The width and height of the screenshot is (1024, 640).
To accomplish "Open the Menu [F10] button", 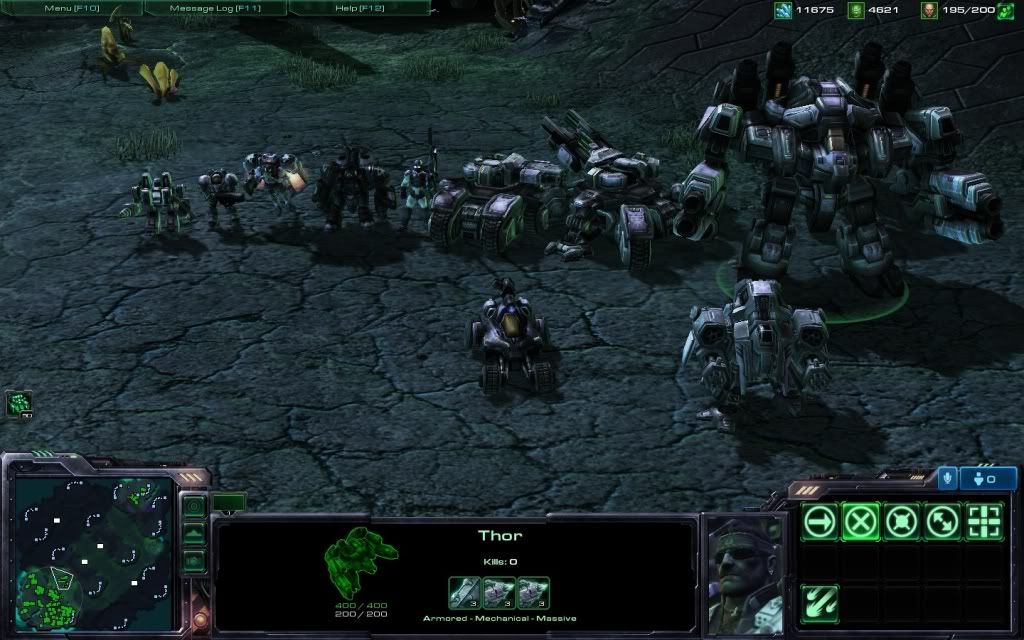I will pos(70,8).
